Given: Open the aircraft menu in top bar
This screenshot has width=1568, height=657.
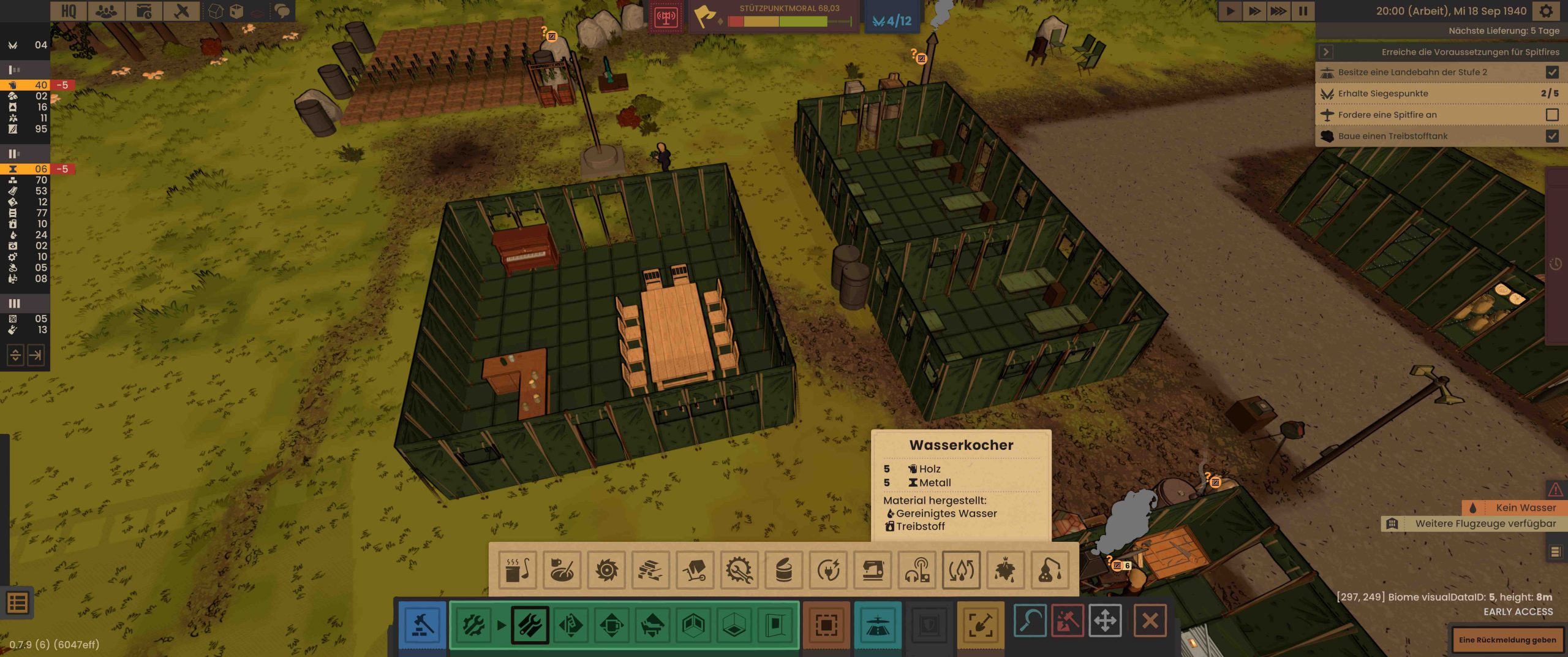Looking at the screenshot, I should [x=181, y=11].
